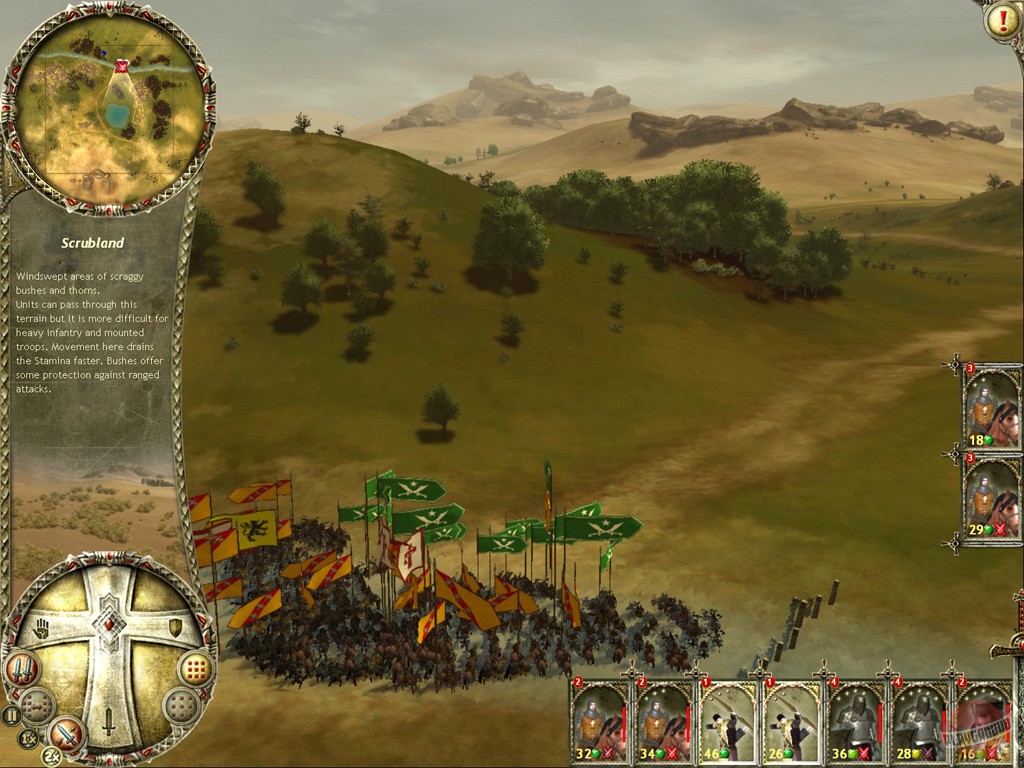Select the cavalry unit card showing 29
1024x768 pixels.
(x=992, y=500)
